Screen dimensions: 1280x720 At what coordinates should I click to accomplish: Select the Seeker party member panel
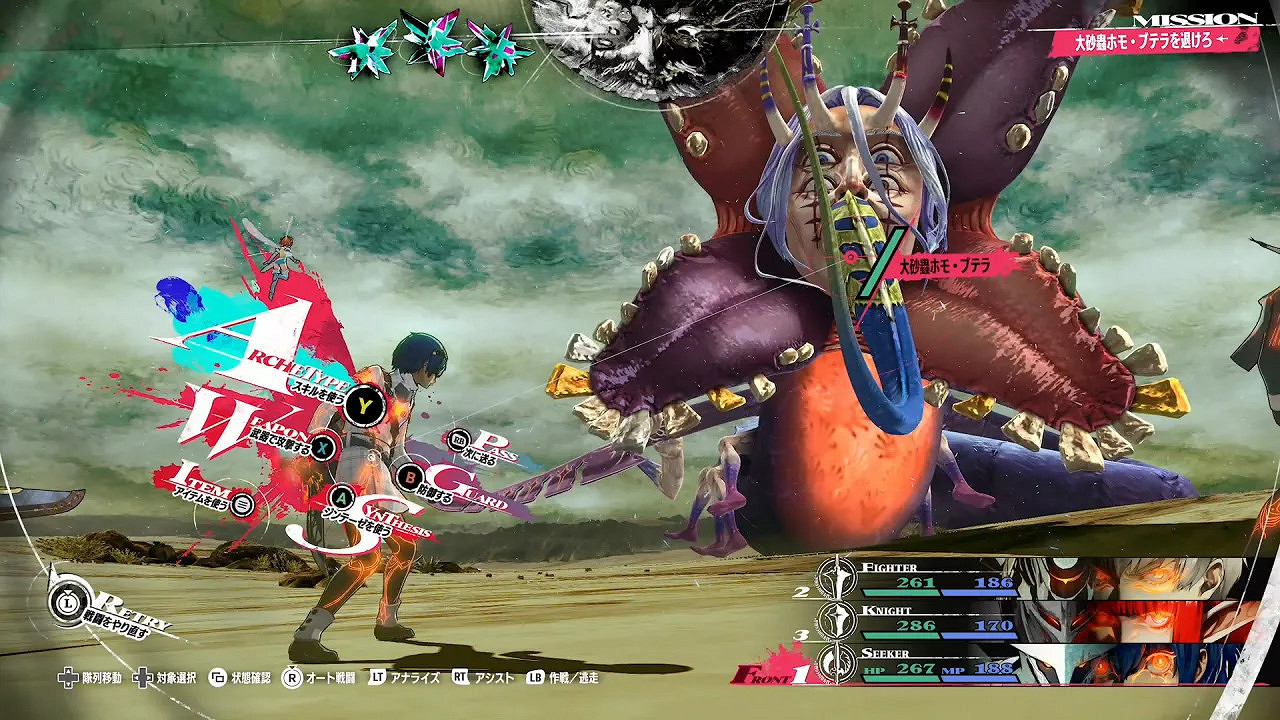click(x=1030, y=662)
